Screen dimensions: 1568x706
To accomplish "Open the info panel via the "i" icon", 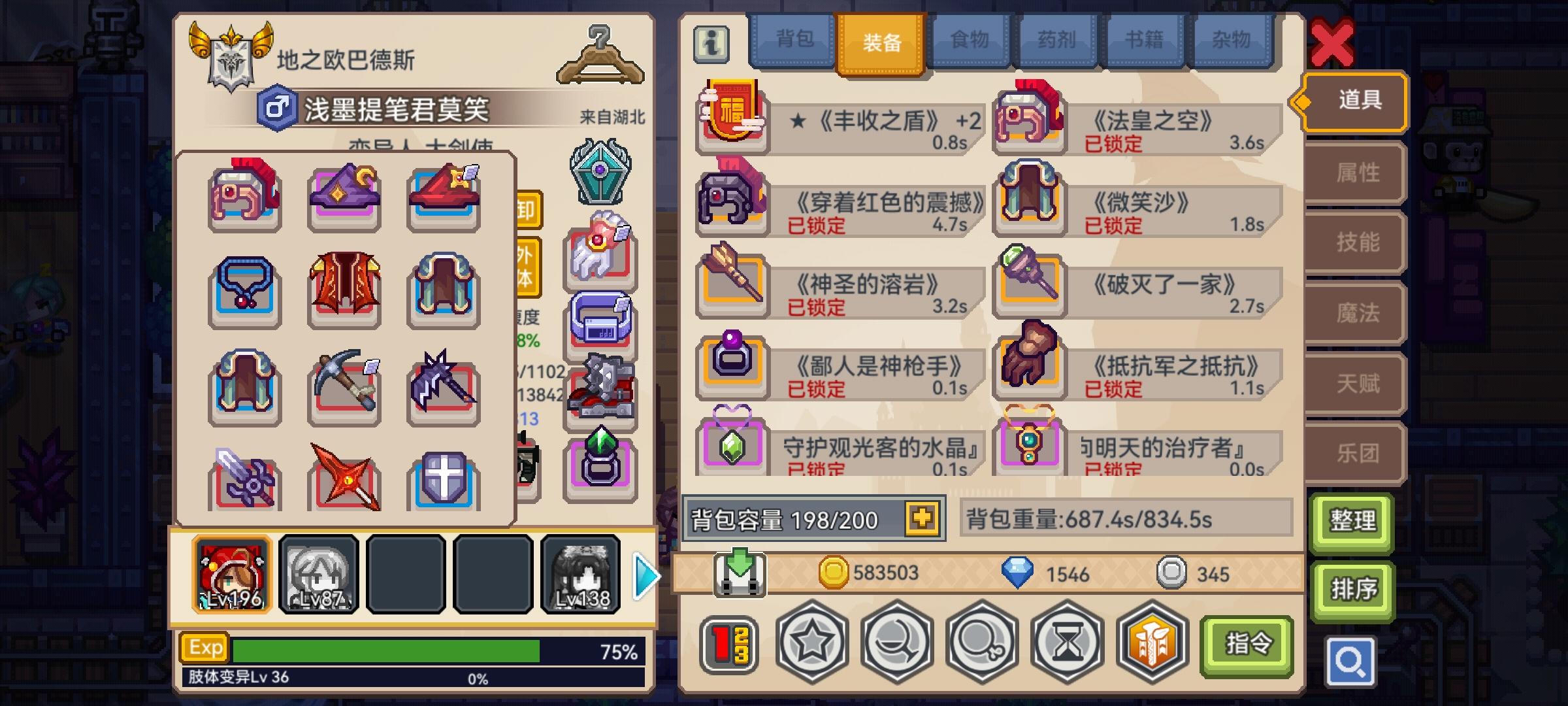I will (x=712, y=44).
